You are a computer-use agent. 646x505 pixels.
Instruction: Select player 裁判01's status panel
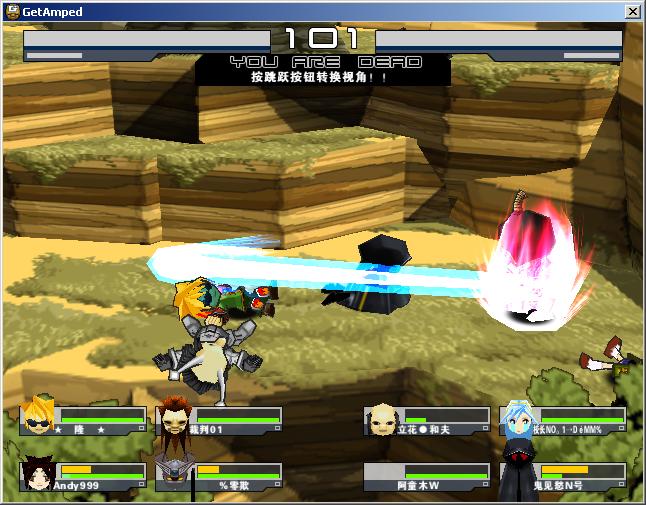218,421
